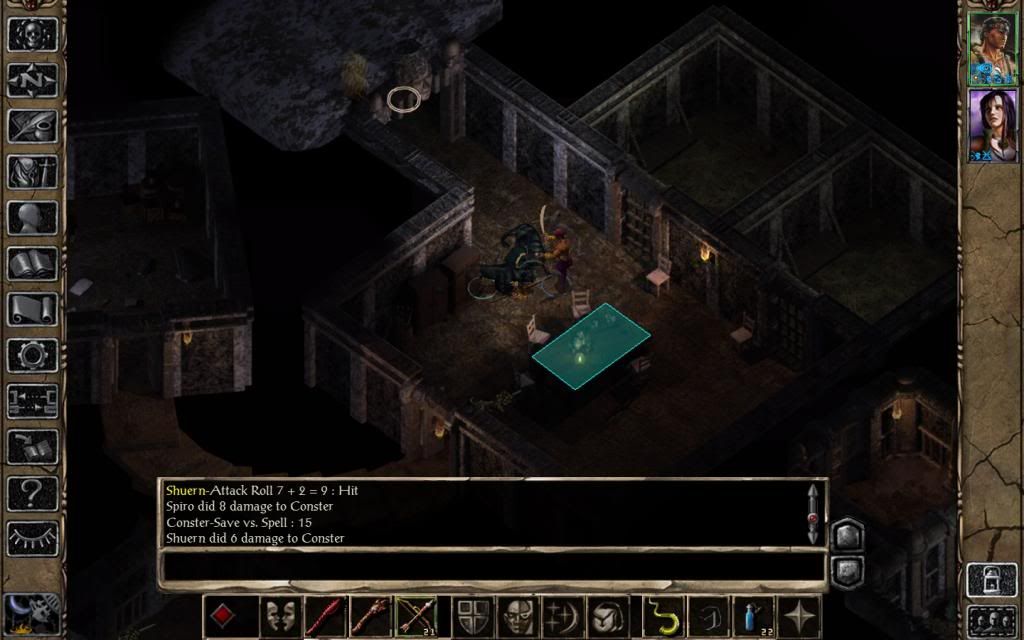
Task: Click the dialogue log scrollbar
Action: tap(814, 513)
